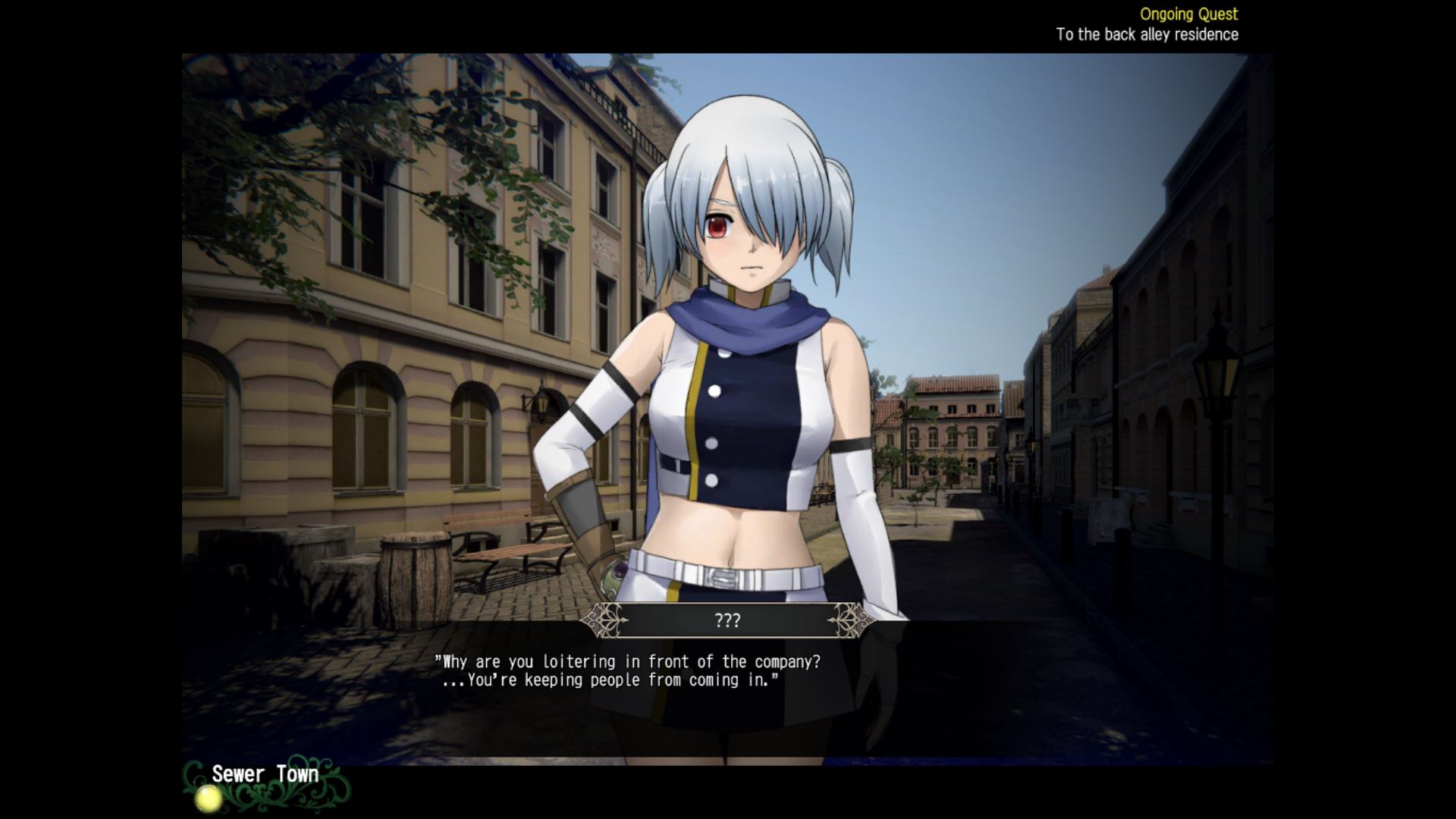Open the 'To the back alley residence' quest tracker
The height and width of the screenshot is (819, 1456).
coord(1147,35)
